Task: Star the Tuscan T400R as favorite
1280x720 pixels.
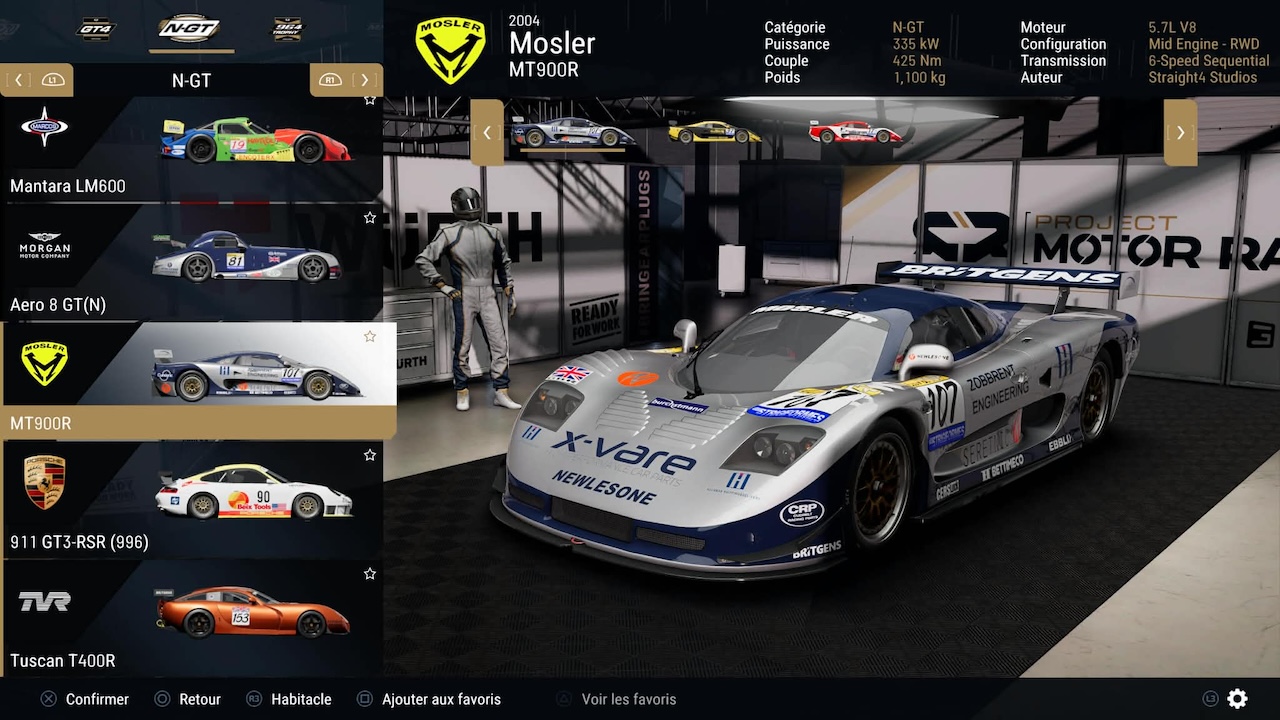Action: [370, 574]
